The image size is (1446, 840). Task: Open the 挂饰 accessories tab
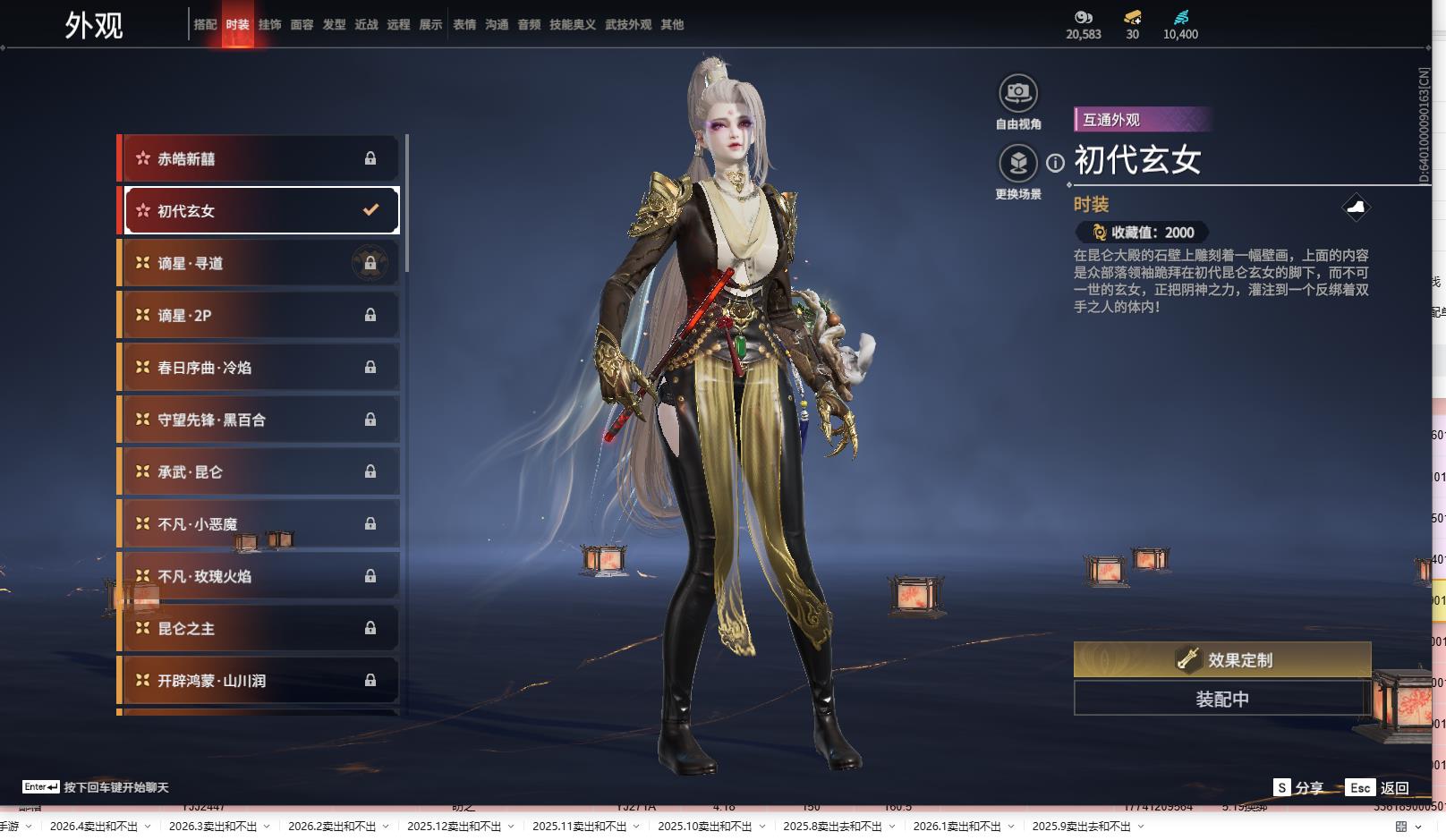(x=269, y=25)
